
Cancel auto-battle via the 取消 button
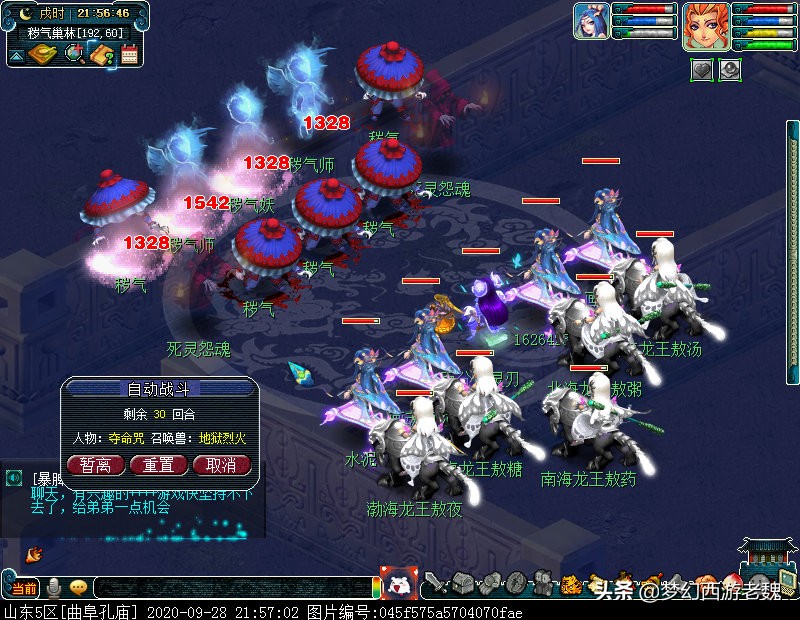221,464
